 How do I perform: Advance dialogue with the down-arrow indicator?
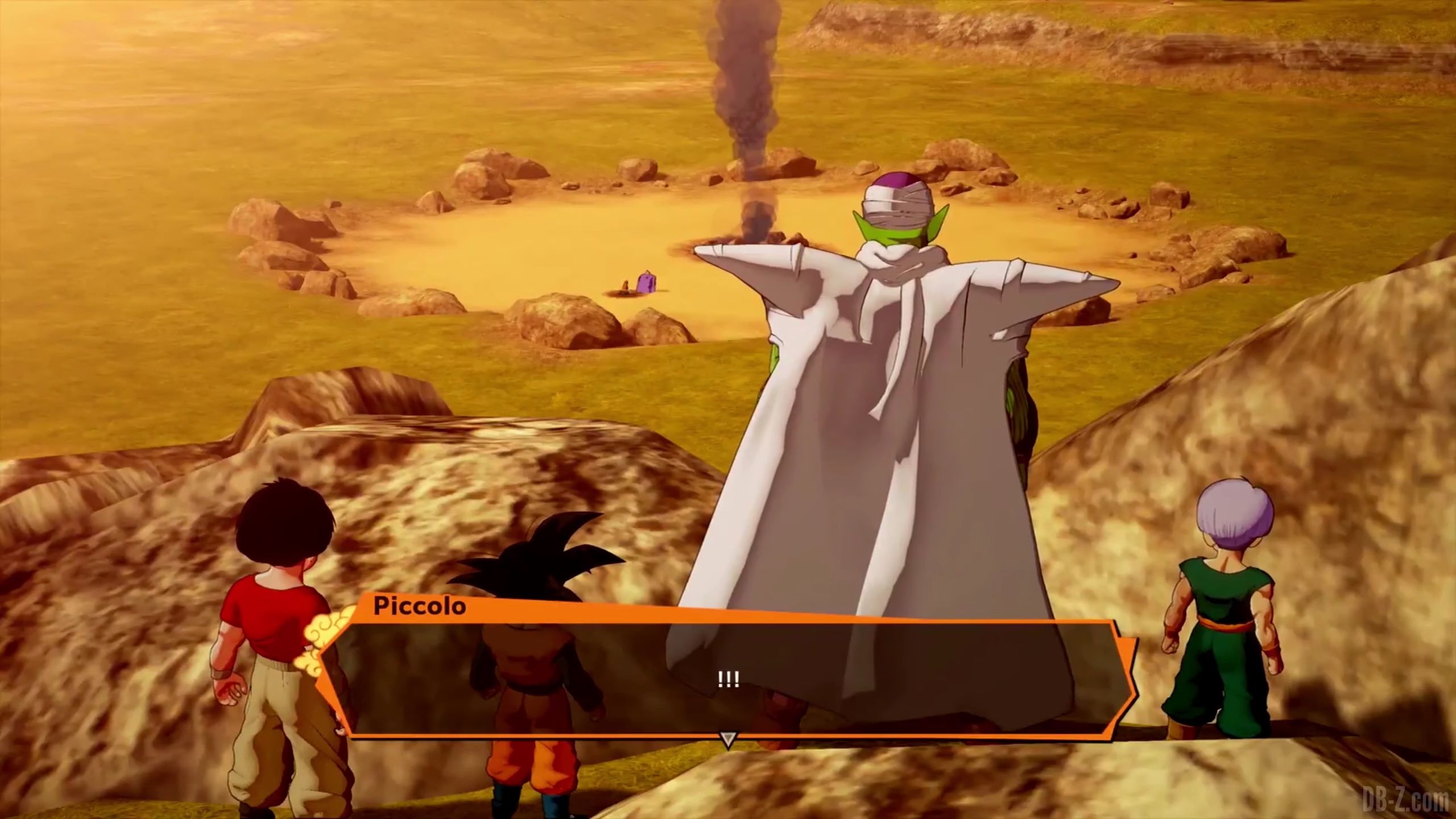click(x=727, y=739)
